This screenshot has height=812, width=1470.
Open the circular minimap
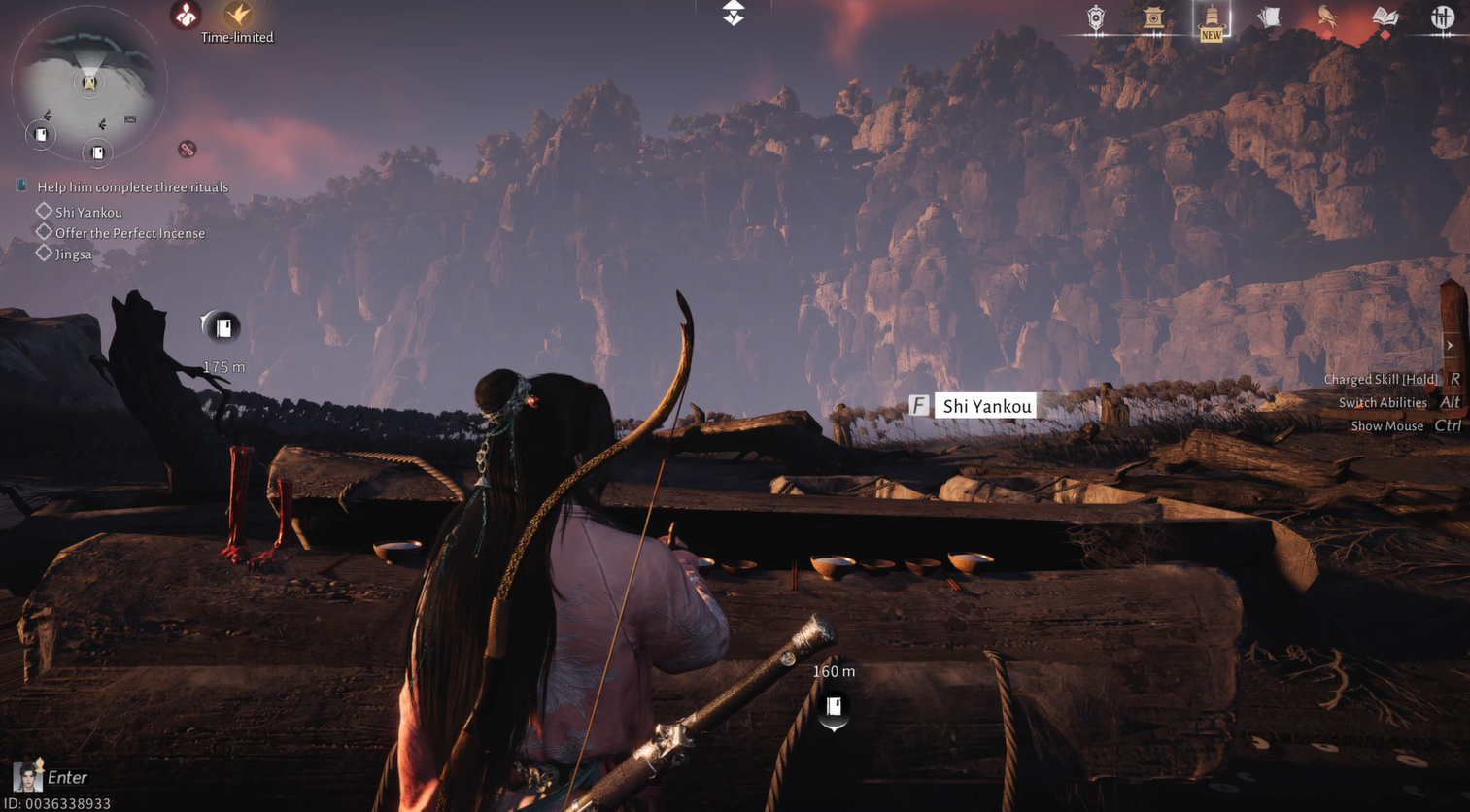[88, 84]
